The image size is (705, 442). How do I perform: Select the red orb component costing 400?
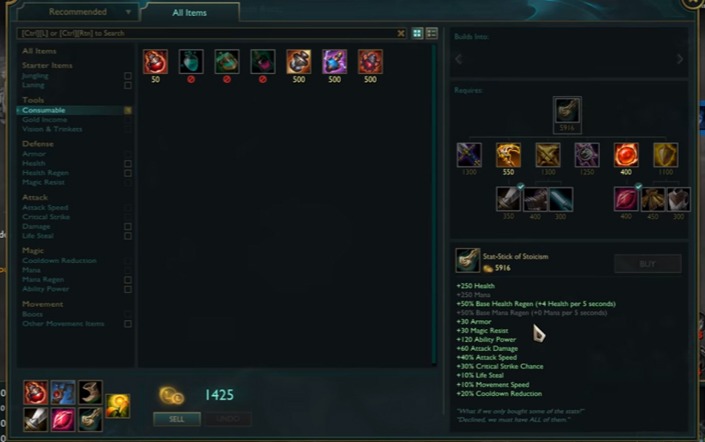pyautogui.click(x=626, y=155)
